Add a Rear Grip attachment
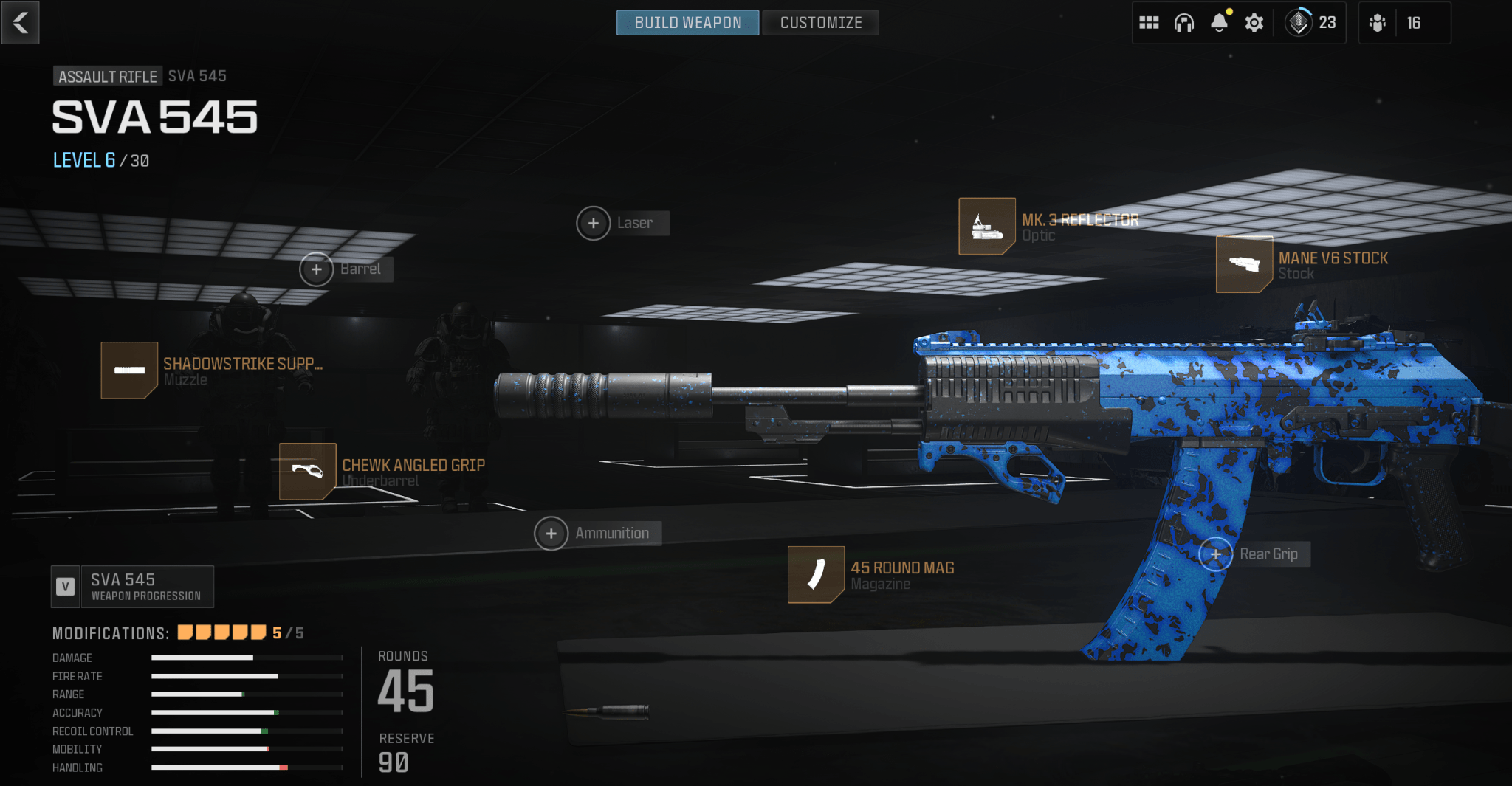Viewport: 1512px width, 786px height. point(1216,554)
